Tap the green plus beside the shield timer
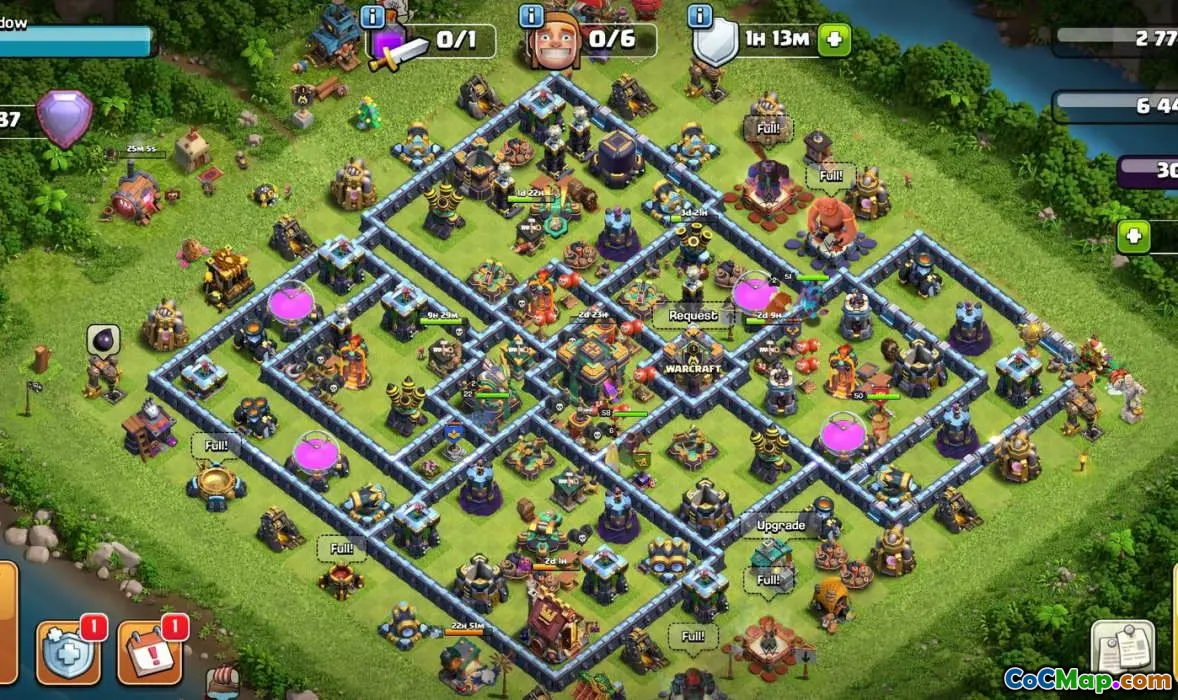Viewport: 1178px width, 700px height. [833, 40]
